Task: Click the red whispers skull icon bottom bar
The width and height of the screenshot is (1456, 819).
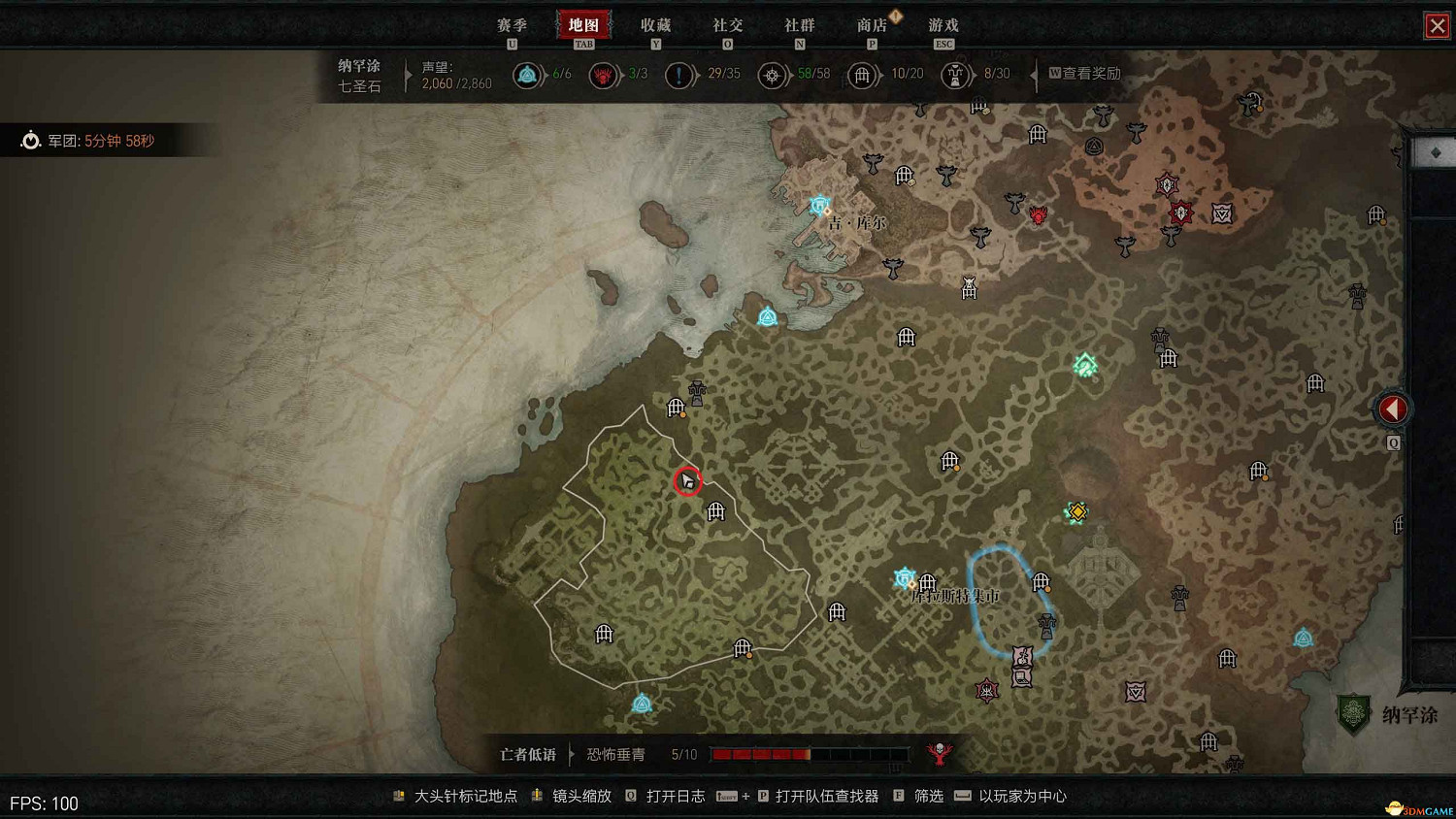Action: point(939,753)
